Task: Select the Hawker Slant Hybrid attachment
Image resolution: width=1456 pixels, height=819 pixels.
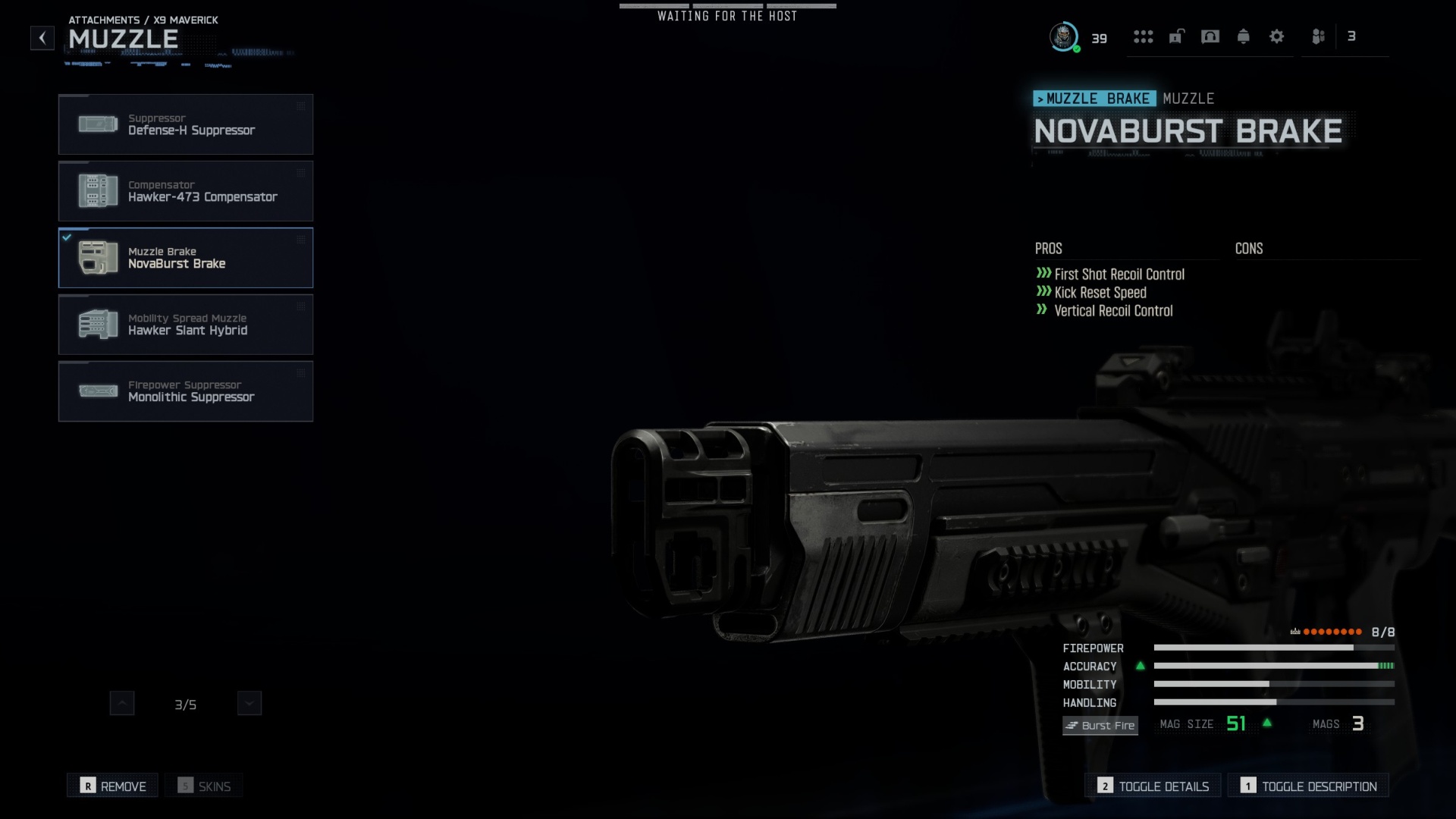Action: (x=186, y=325)
